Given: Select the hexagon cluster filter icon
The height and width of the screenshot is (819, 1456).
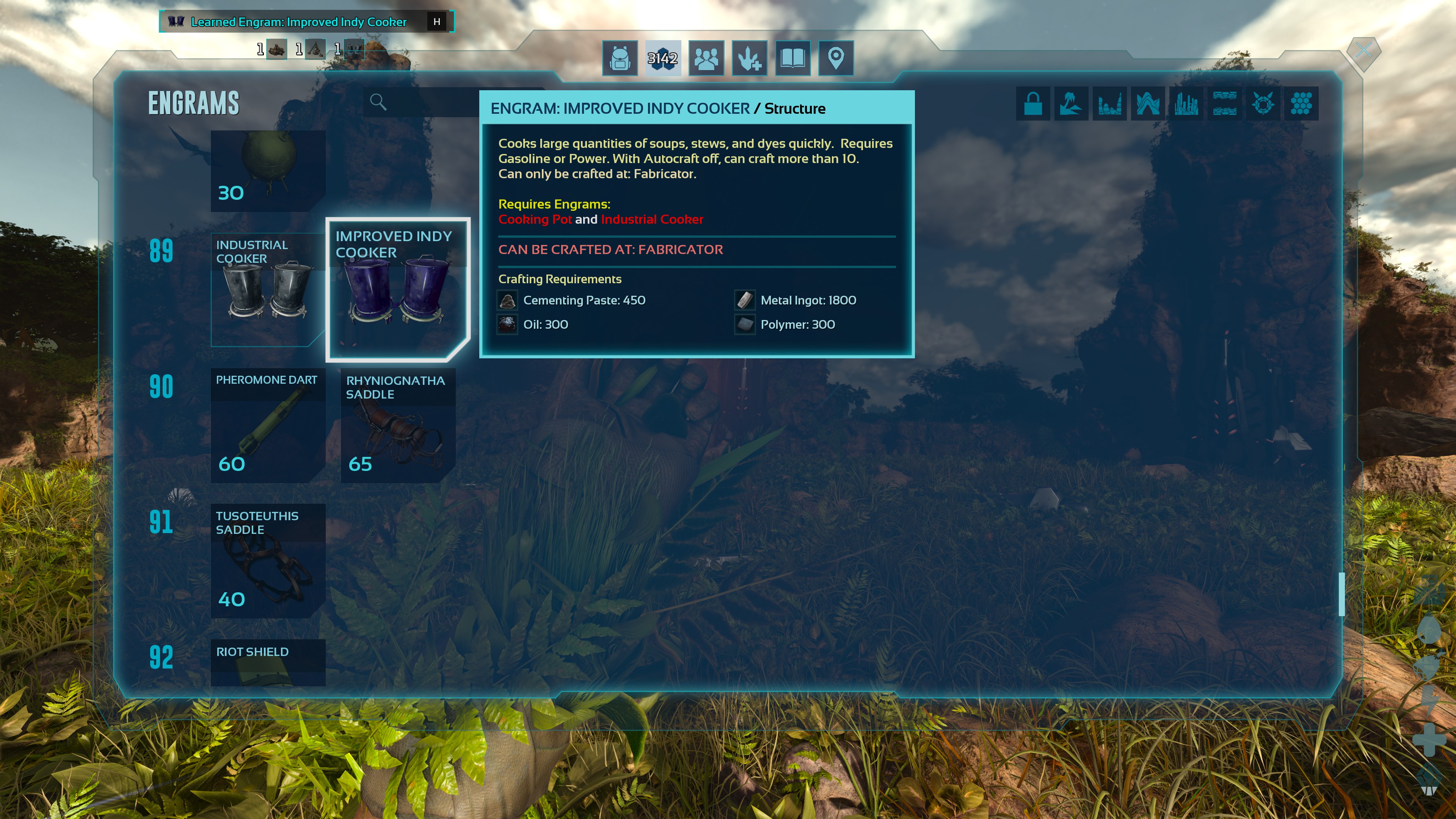Looking at the screenshot, I should pos(1301,103).
